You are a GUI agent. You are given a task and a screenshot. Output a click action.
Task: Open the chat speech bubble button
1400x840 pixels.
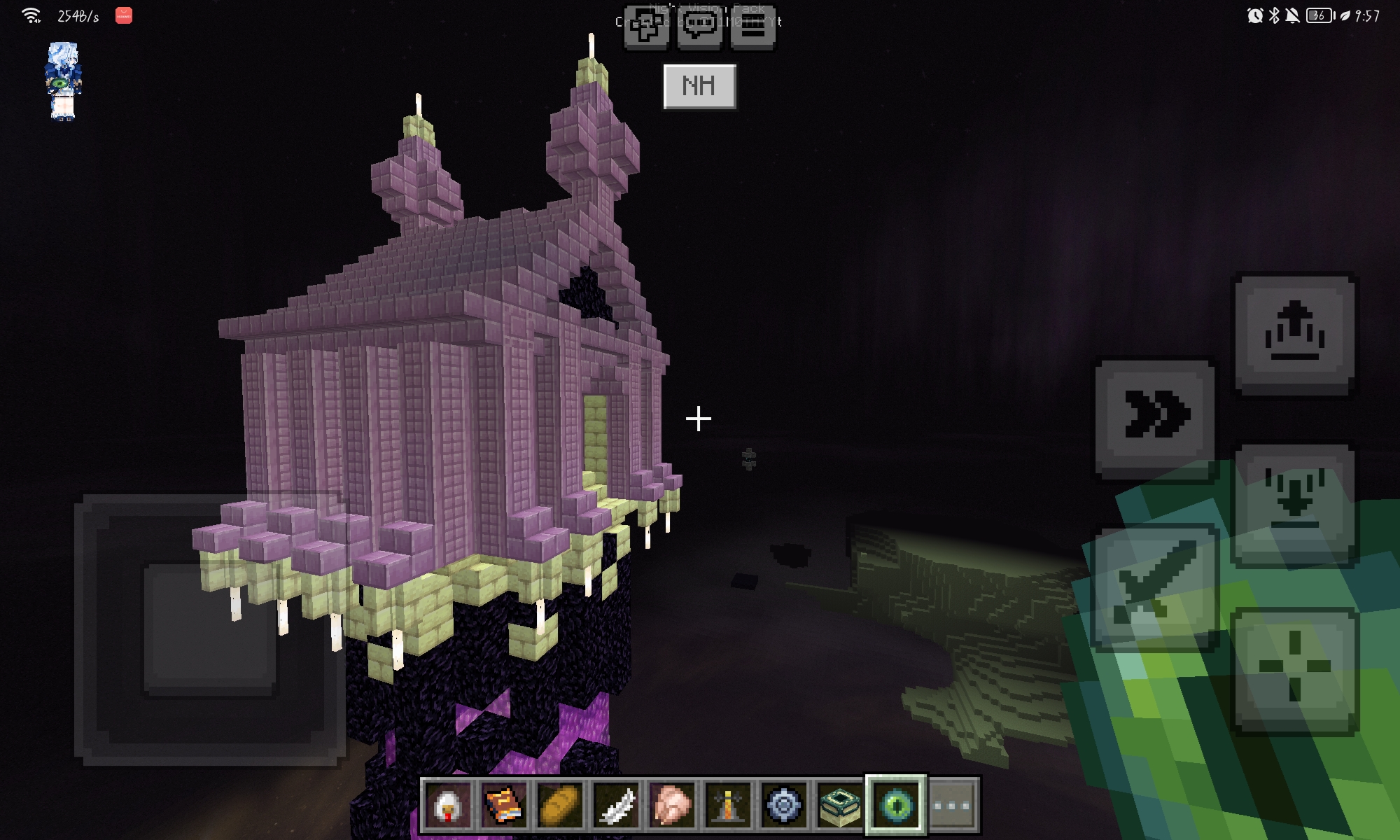[x=699, y=28]
